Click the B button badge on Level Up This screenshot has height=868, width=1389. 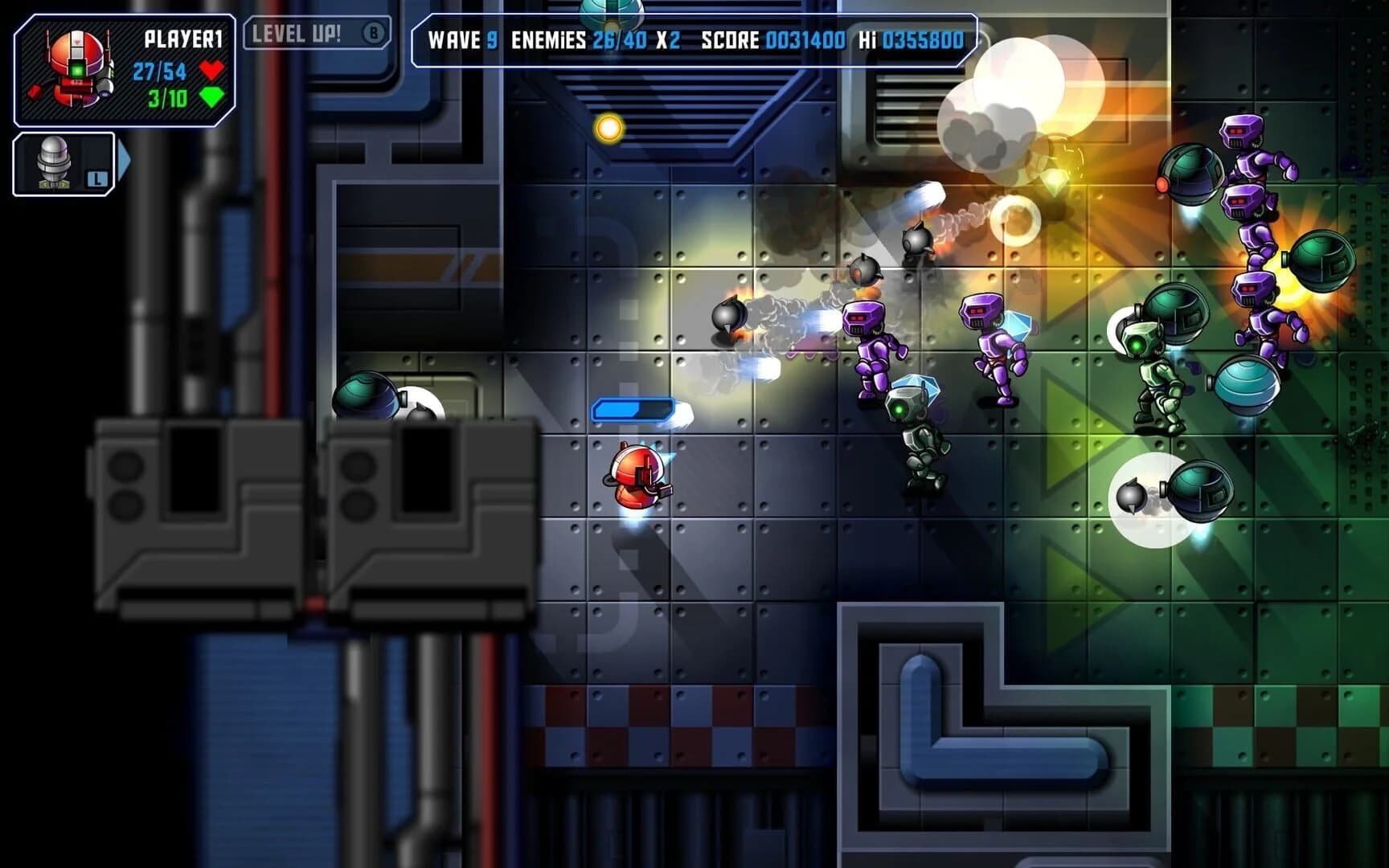pyautogui.click(x=371, y=35)
